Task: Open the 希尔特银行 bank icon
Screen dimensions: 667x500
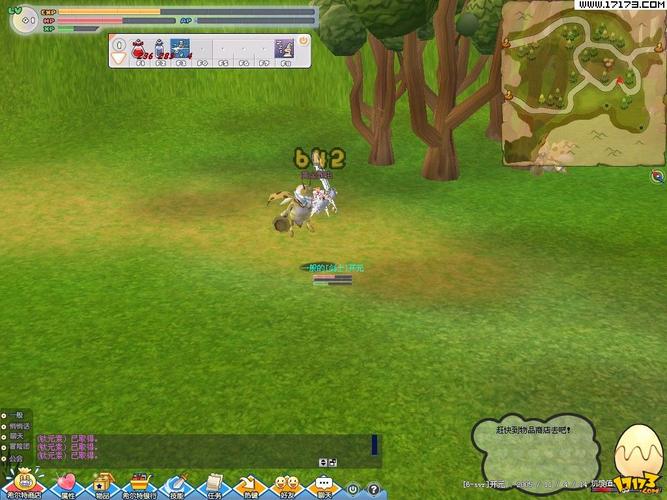Action: (139, 484)
